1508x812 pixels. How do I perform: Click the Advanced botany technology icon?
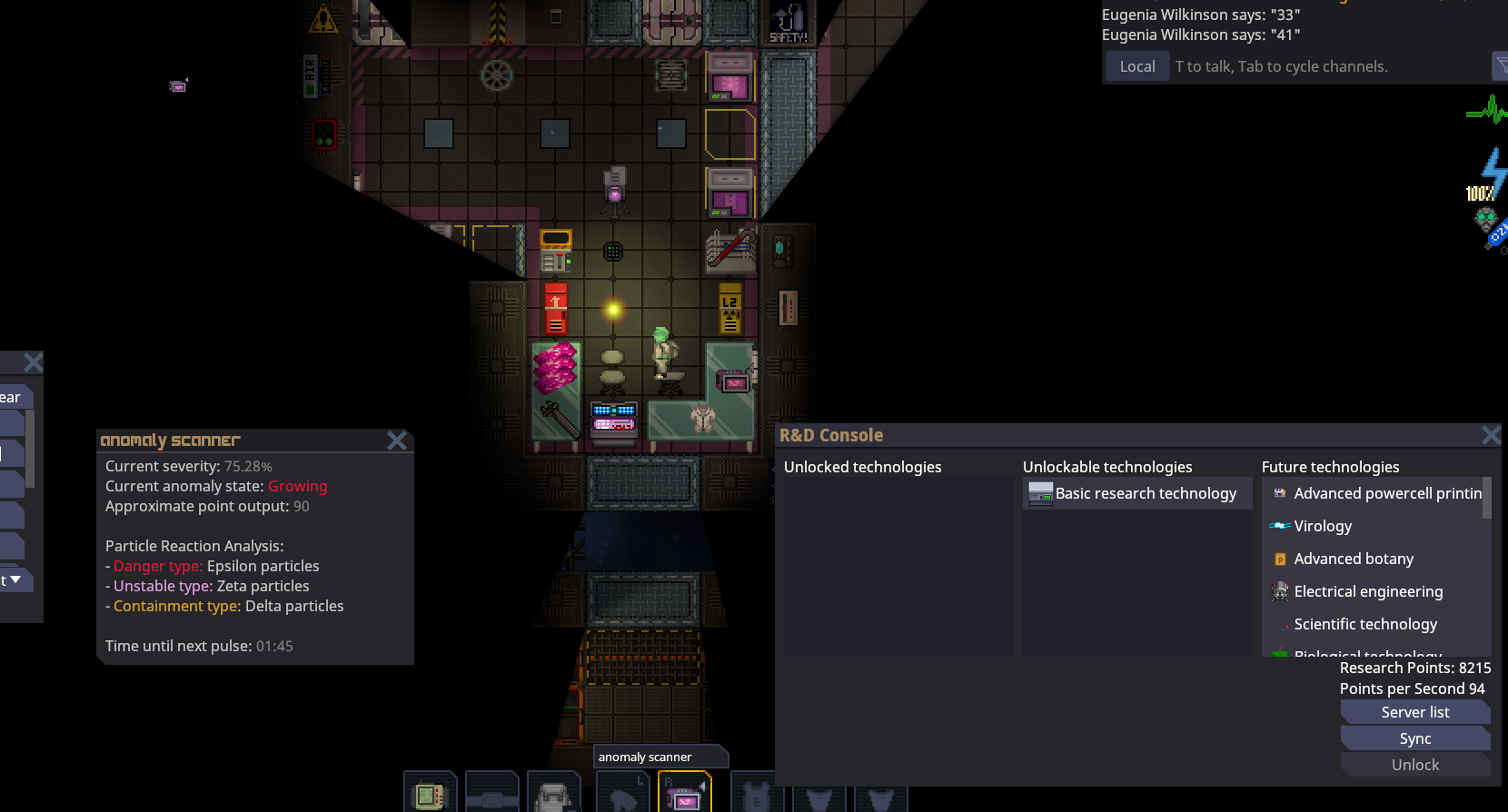pos(1279,559)
